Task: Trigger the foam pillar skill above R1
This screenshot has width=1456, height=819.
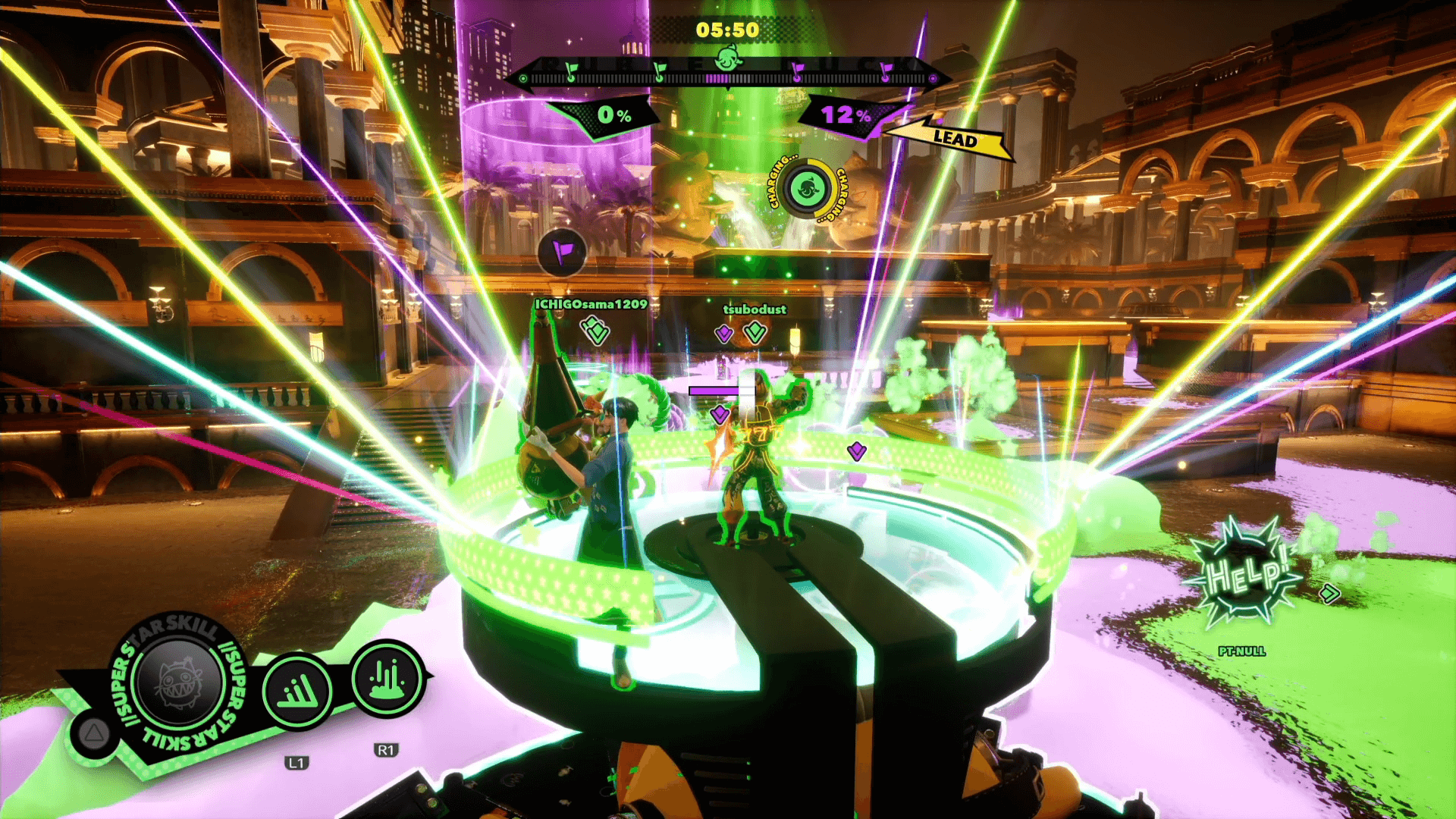Action: pos(387,678)
